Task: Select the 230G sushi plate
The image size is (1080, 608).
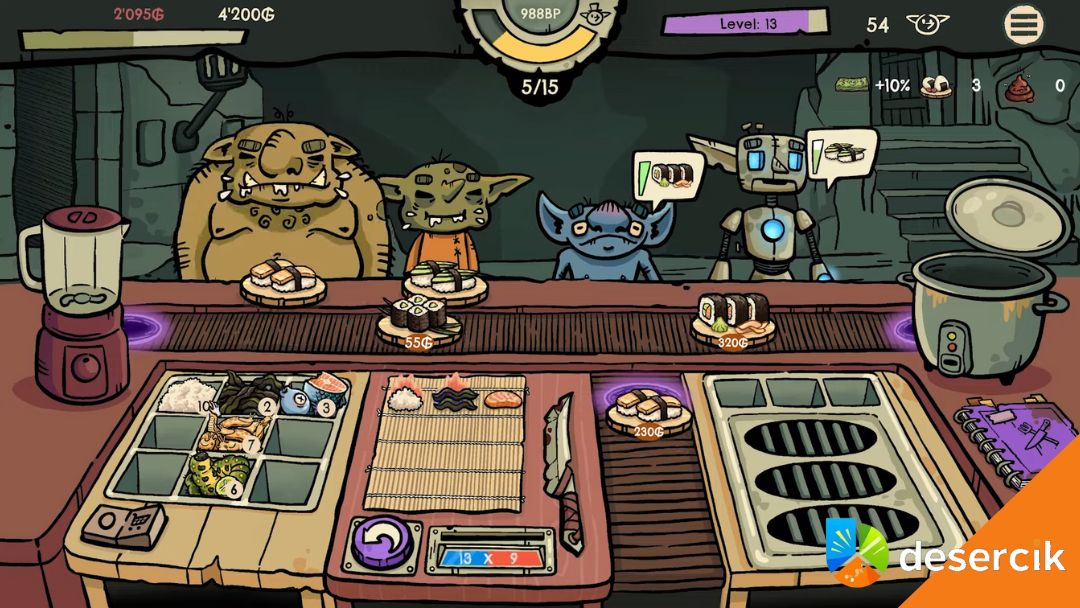Action: (x=647, y=411)
